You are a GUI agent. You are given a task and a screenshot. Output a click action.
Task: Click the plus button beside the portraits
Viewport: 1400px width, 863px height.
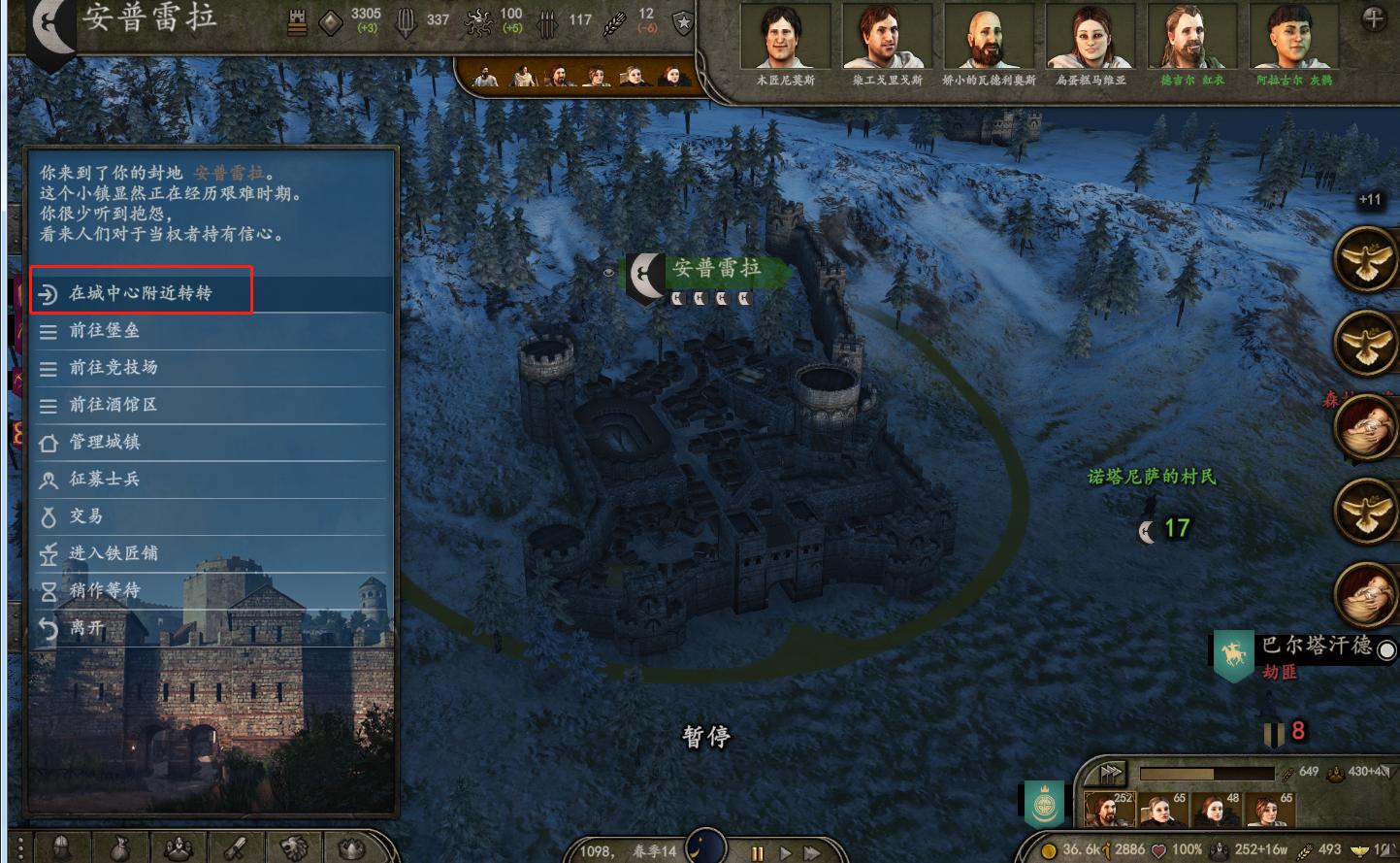1374,18
